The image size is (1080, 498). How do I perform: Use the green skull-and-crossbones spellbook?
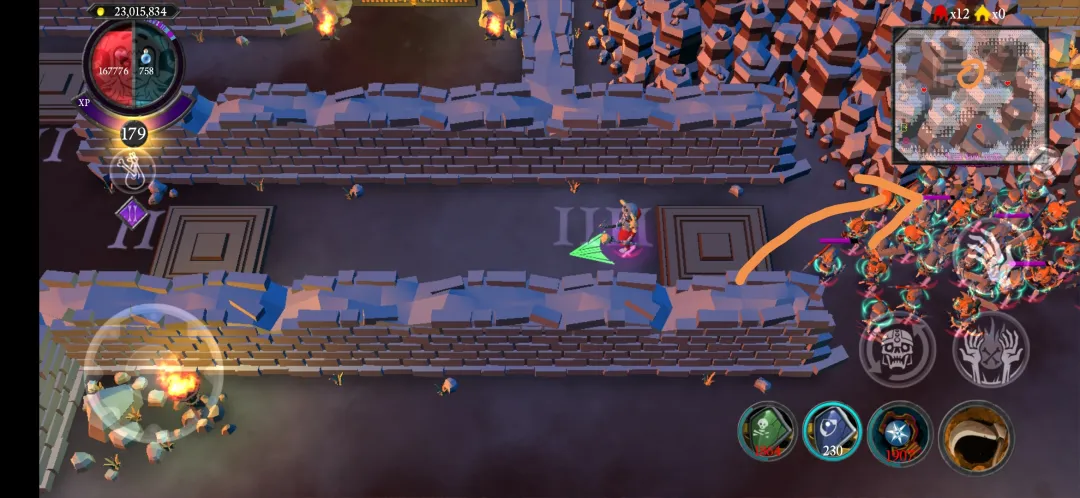767,431
